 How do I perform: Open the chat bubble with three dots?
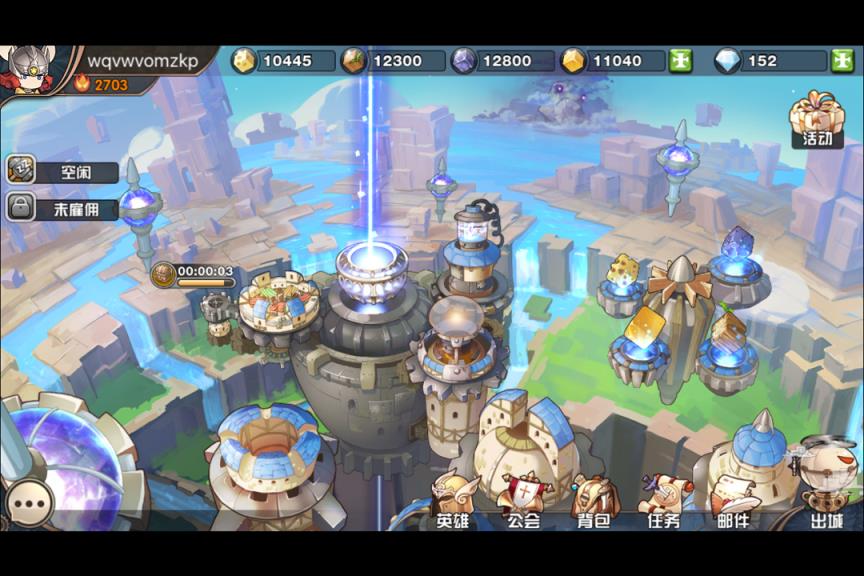coord(28,503)
